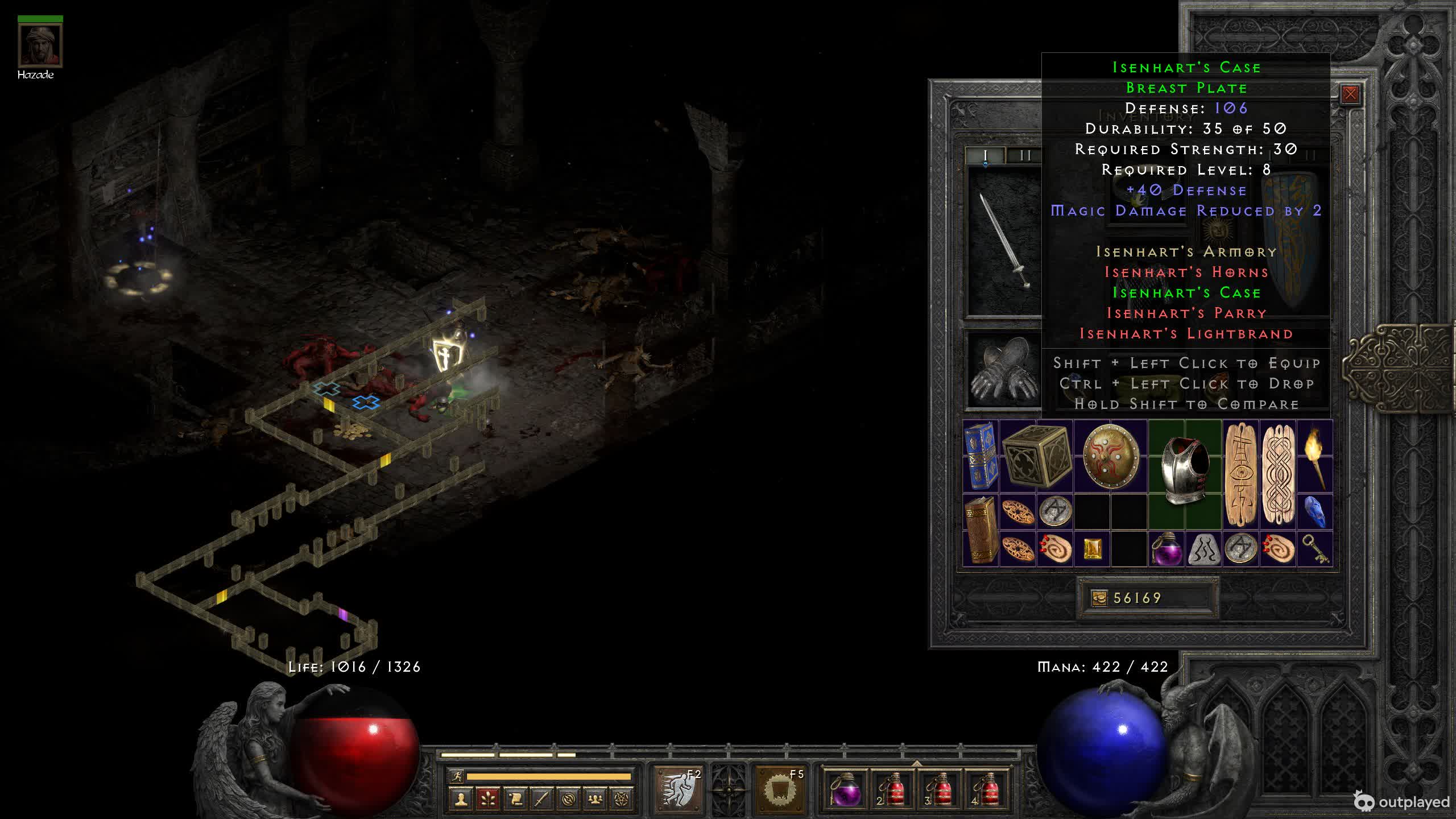Screen dimensions: 1456x819
Task: Select the key in the inventory
Action: (x=1315, y=549)
